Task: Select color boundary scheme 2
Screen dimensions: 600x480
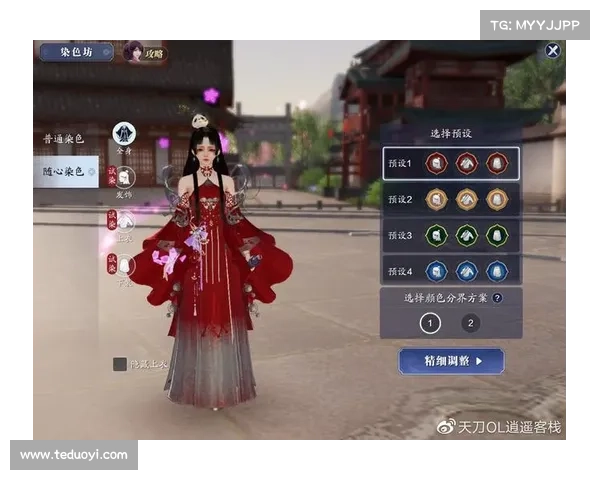Action: pos(471,323)
